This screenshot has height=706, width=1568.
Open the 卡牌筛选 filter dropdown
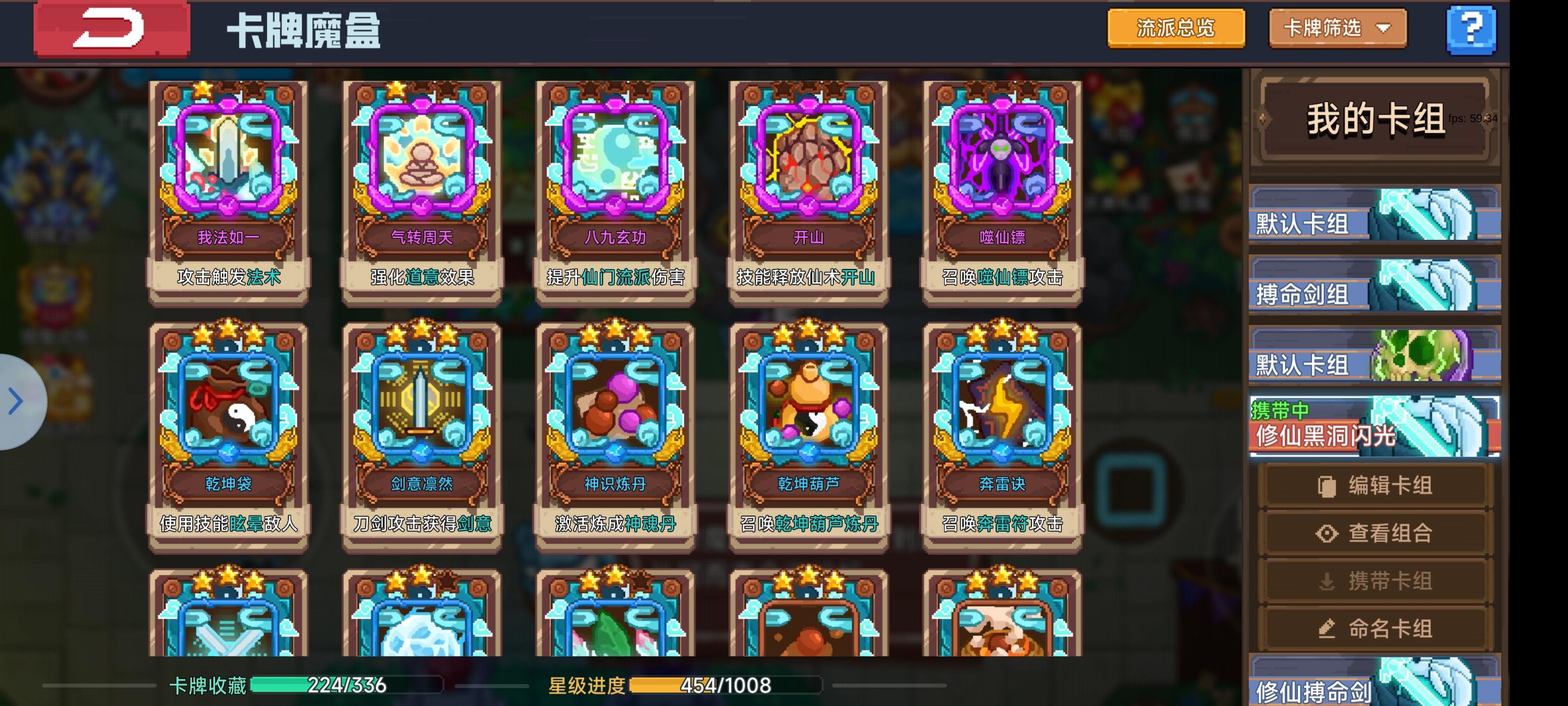1337,28
